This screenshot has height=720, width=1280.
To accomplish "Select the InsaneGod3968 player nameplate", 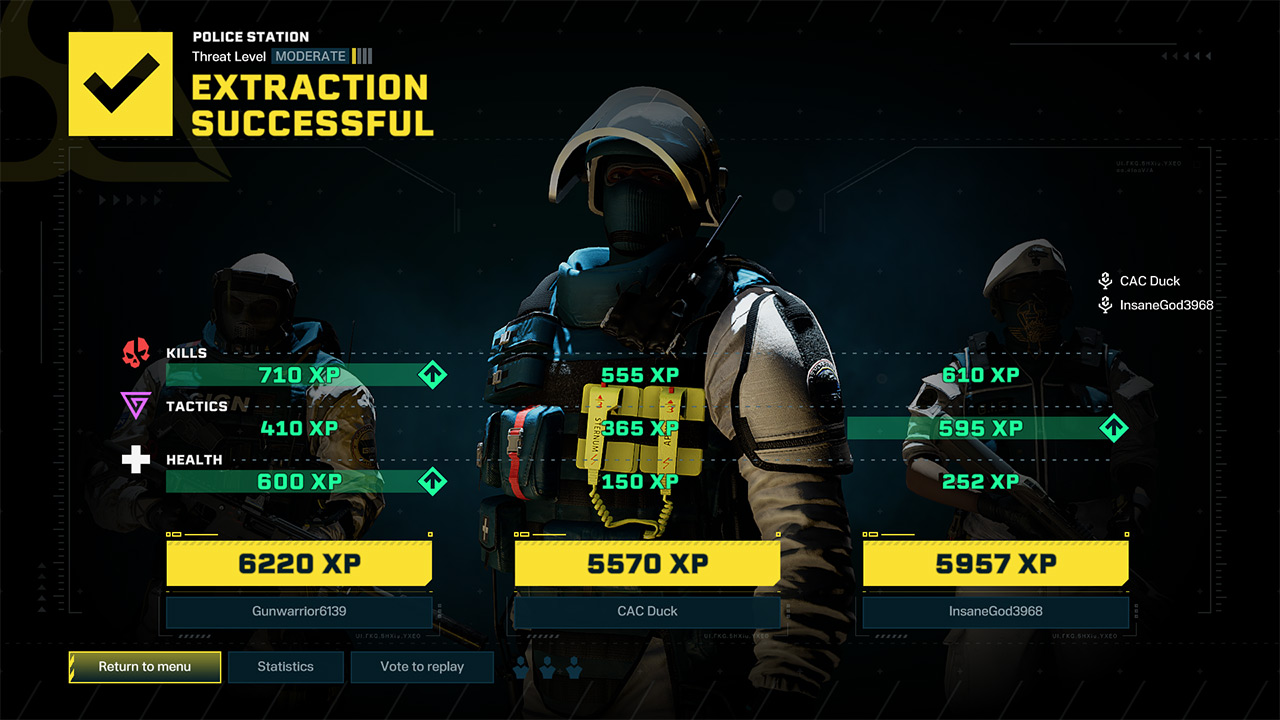I will tap(995, 611).
